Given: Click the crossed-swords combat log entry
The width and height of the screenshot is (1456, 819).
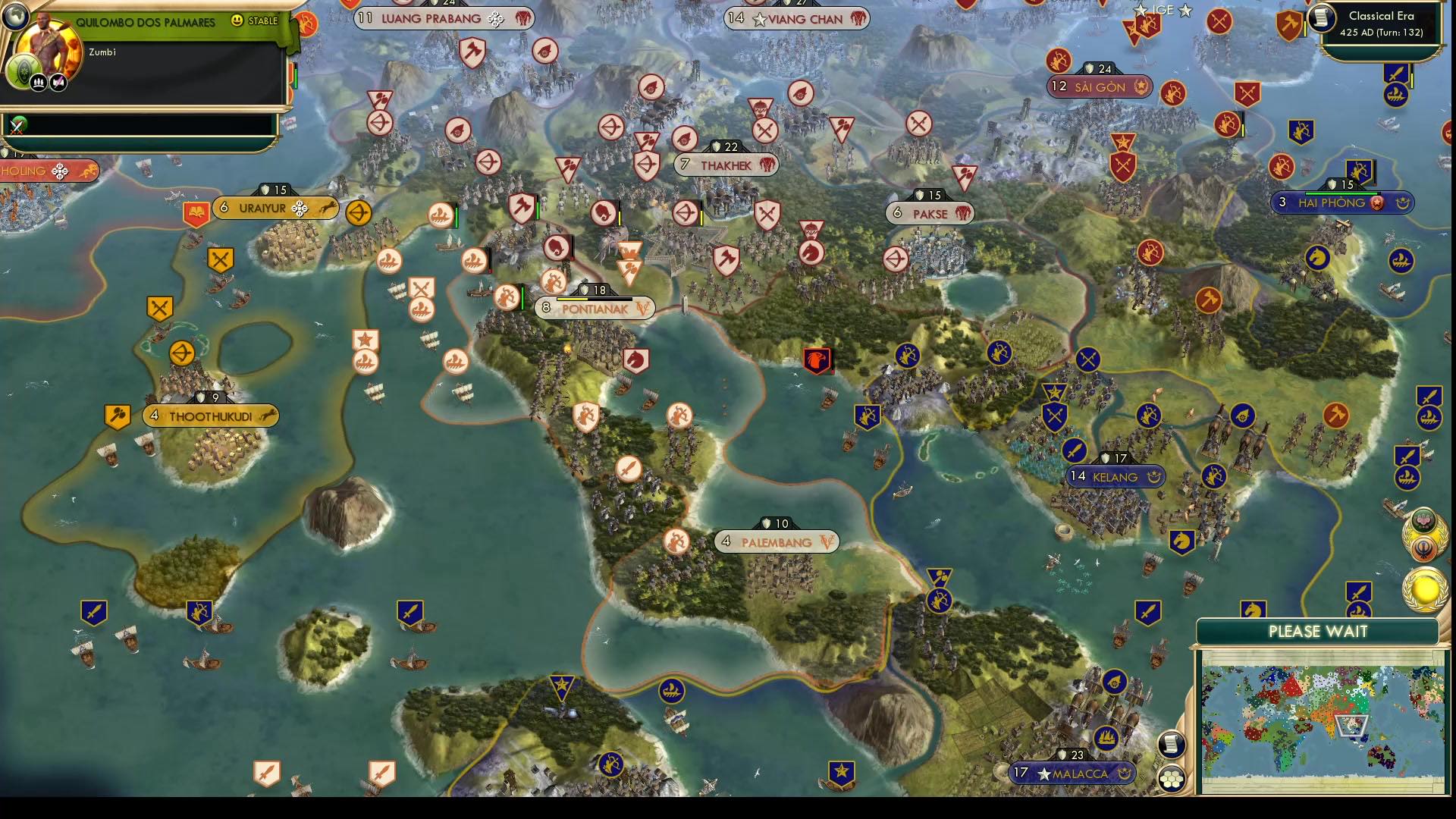Looking at the screenshot, I should 16,127.
